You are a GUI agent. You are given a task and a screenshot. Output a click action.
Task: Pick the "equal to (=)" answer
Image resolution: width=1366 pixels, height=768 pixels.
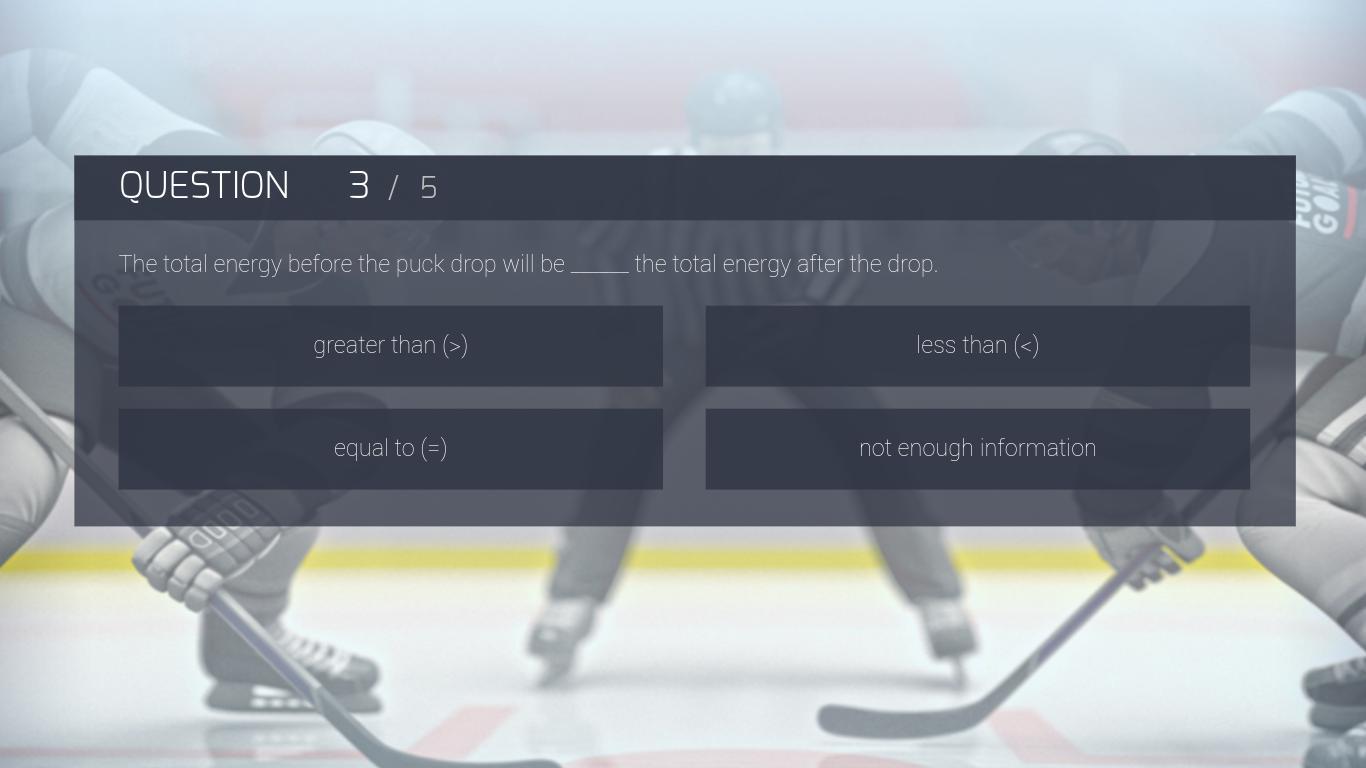(390, 448)
